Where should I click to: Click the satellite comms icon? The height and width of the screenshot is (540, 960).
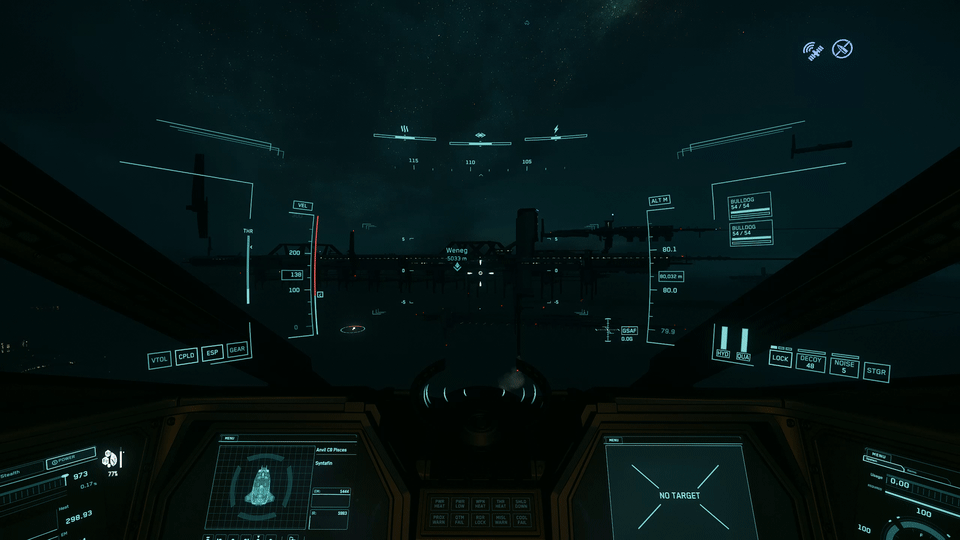pyautogui.click(x=814, y=49)
